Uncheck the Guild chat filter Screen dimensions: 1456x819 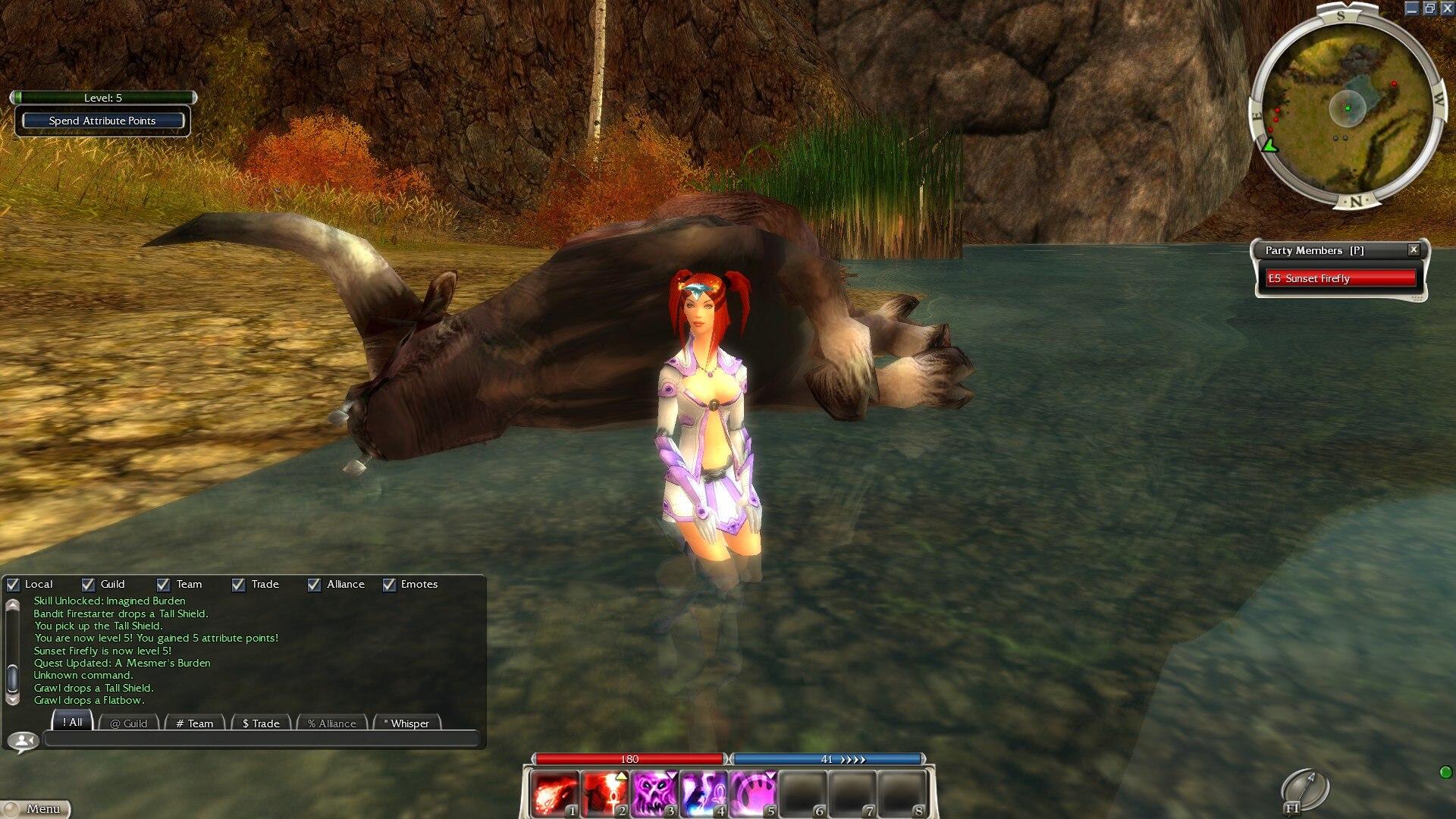88,585
